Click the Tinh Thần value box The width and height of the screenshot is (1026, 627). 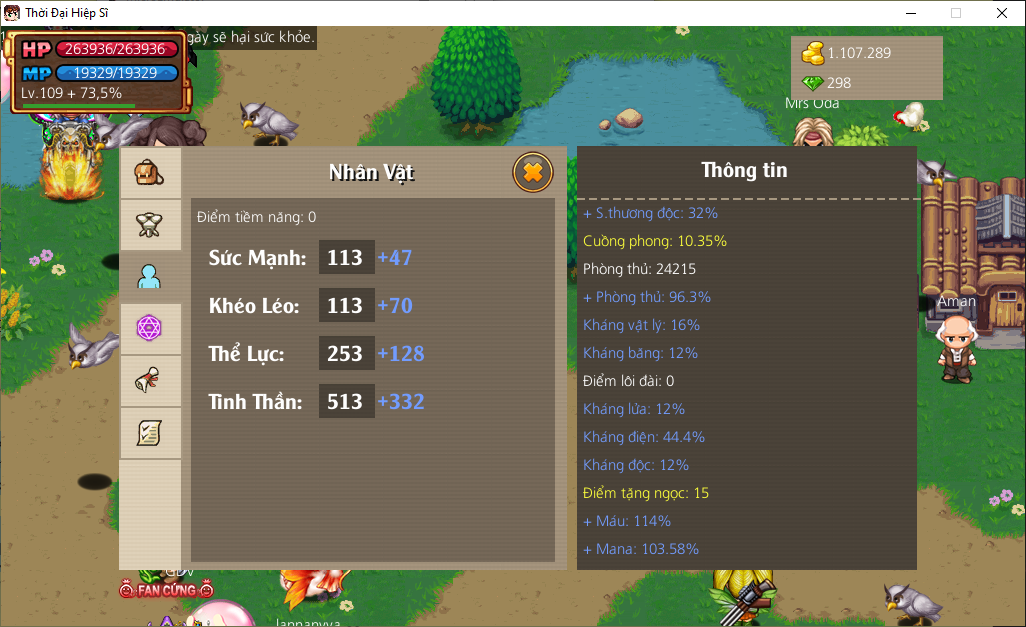(346, 402)
